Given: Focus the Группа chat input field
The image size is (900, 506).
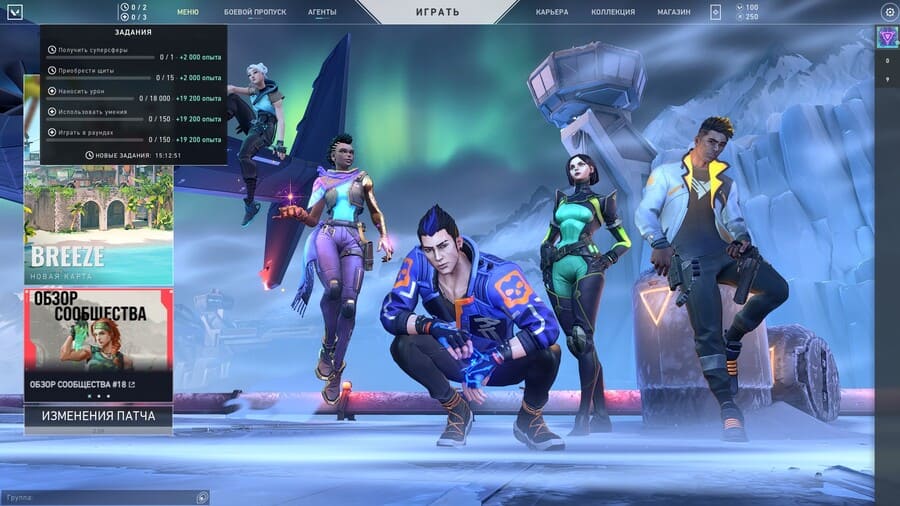Looking at the screenshot, I should (x=98, y=497).
